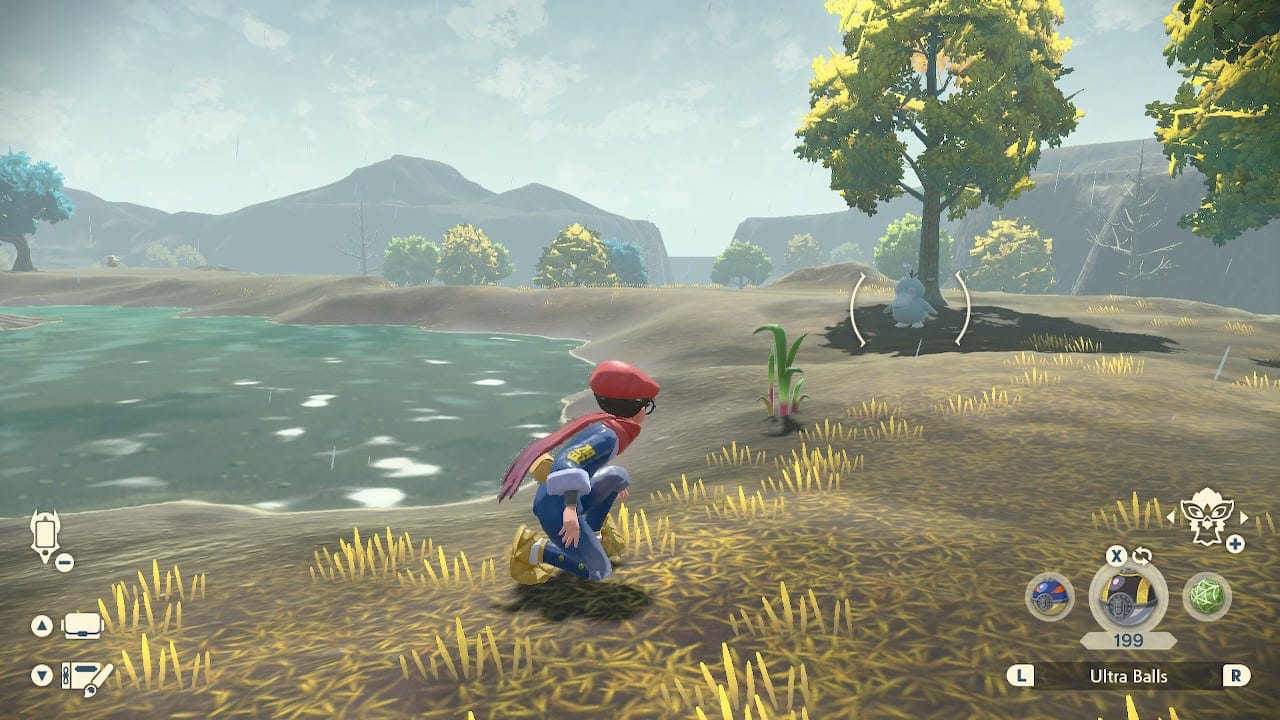Click the equipped Ultra Ball icon
1280x720 pixels.
tap(1122, 598)
